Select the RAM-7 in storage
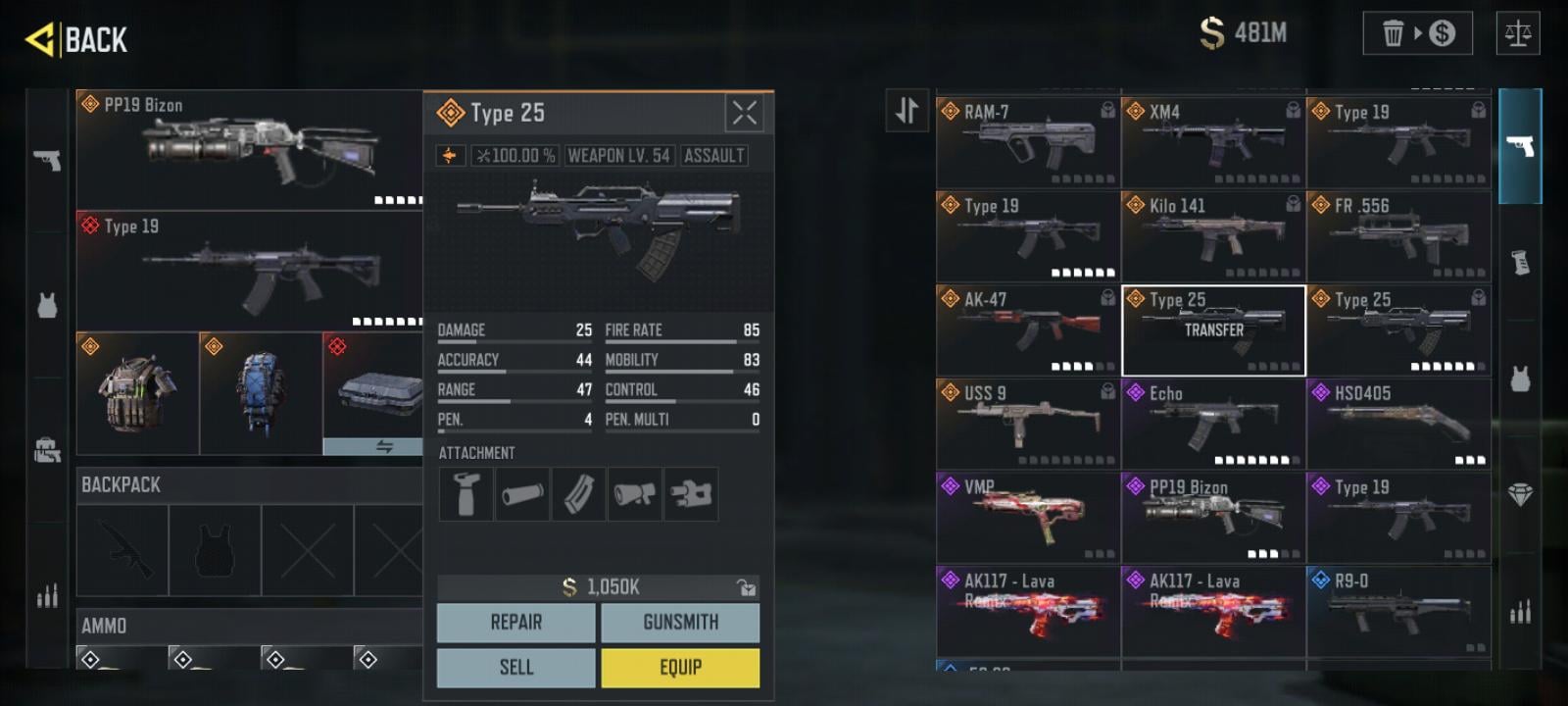 coord(1027,142)
